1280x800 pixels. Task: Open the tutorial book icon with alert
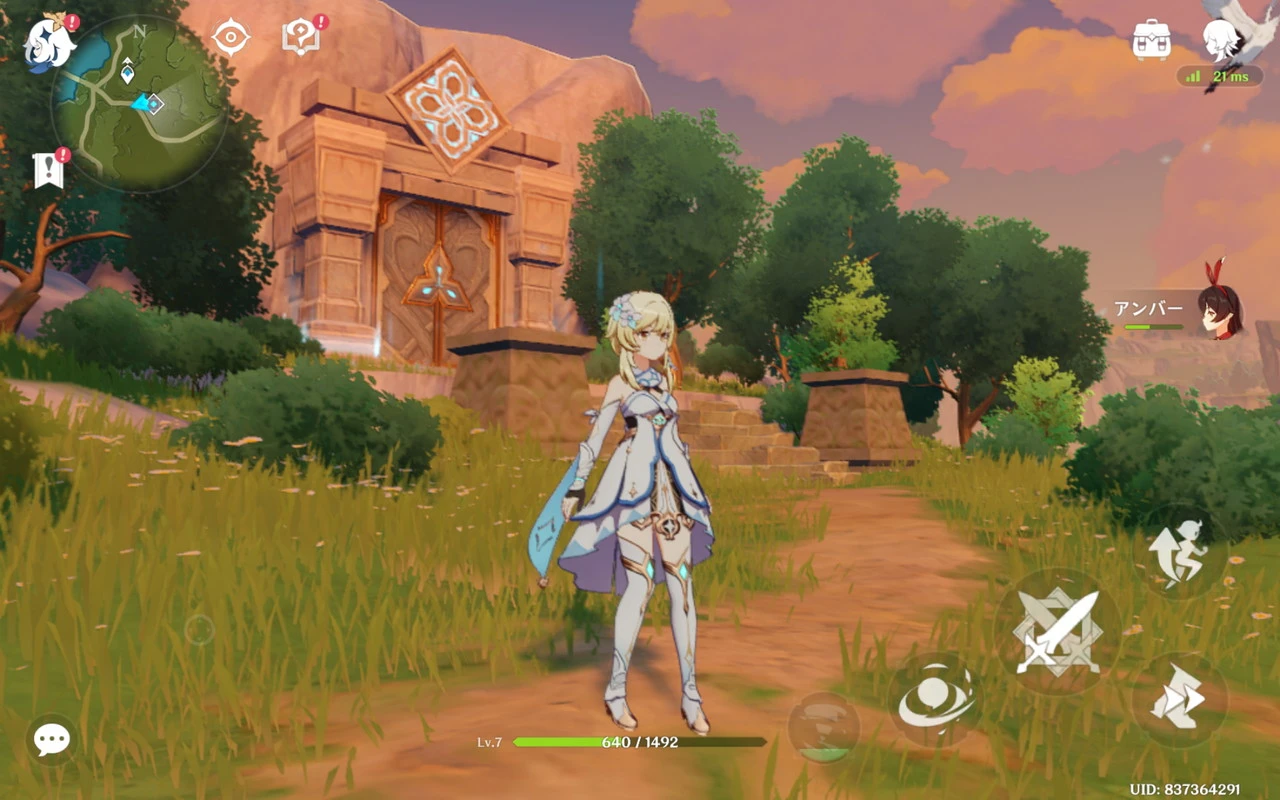coord(300,38)
